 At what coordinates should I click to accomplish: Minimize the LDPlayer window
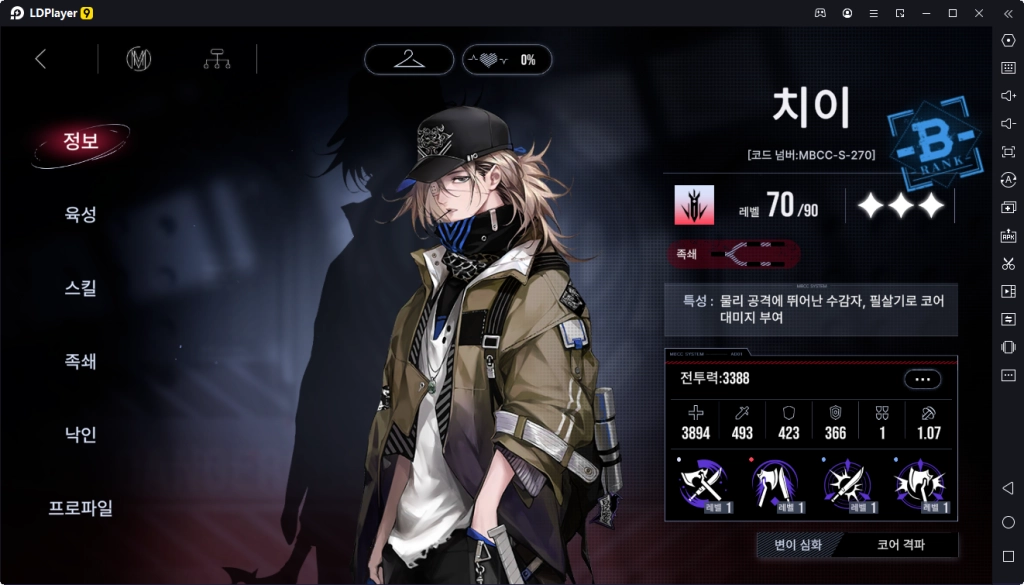(x=926, y=13)
